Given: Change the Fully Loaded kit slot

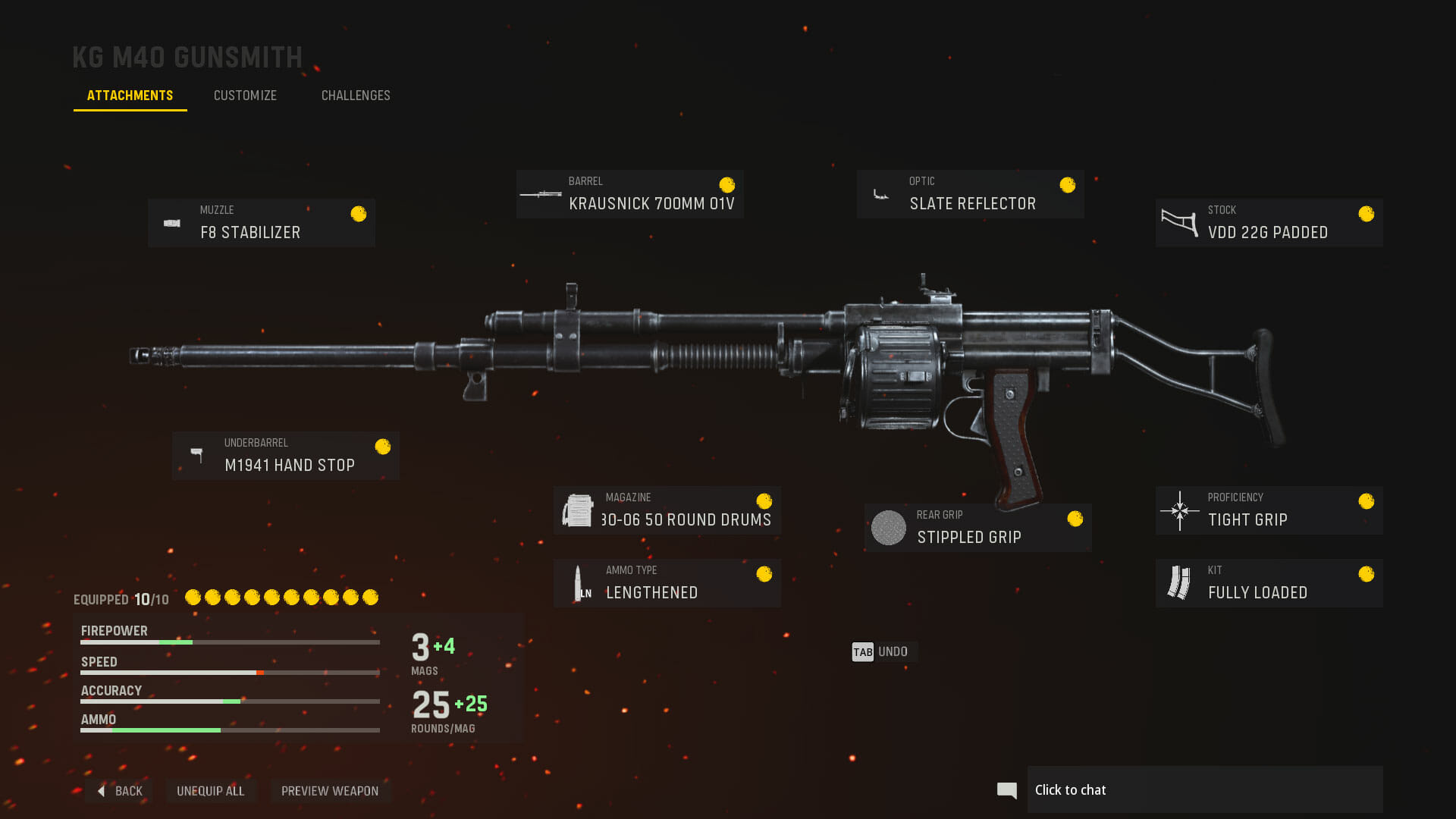Looking at the screenshot, I should pos(1269,583).
